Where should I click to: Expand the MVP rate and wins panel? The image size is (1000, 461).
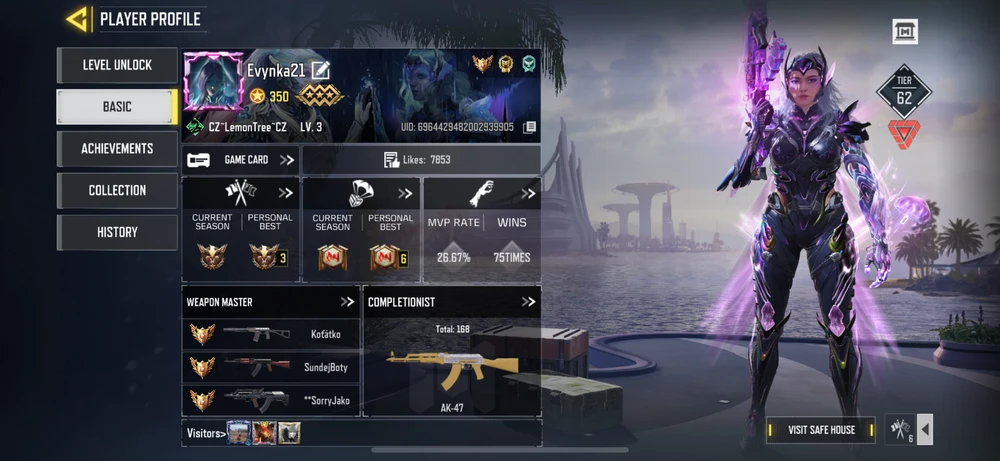(528, 193)
